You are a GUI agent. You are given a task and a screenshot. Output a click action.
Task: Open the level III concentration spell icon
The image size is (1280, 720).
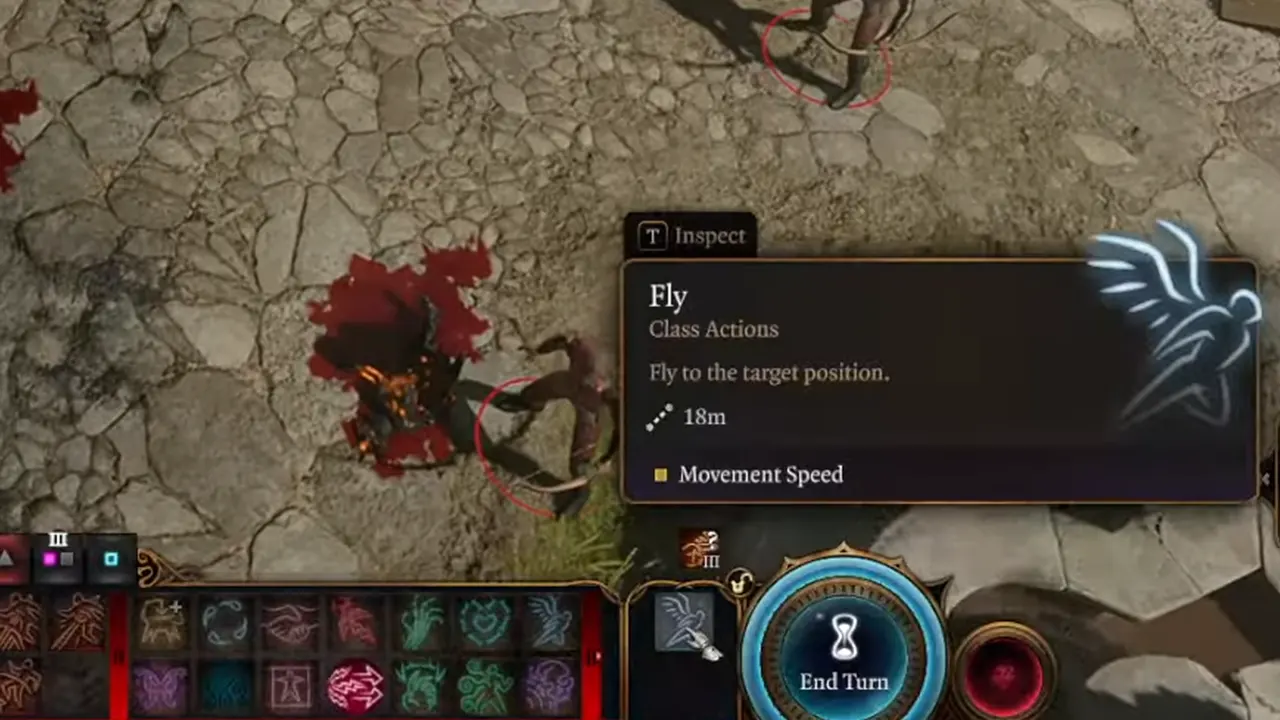(699, 549)
